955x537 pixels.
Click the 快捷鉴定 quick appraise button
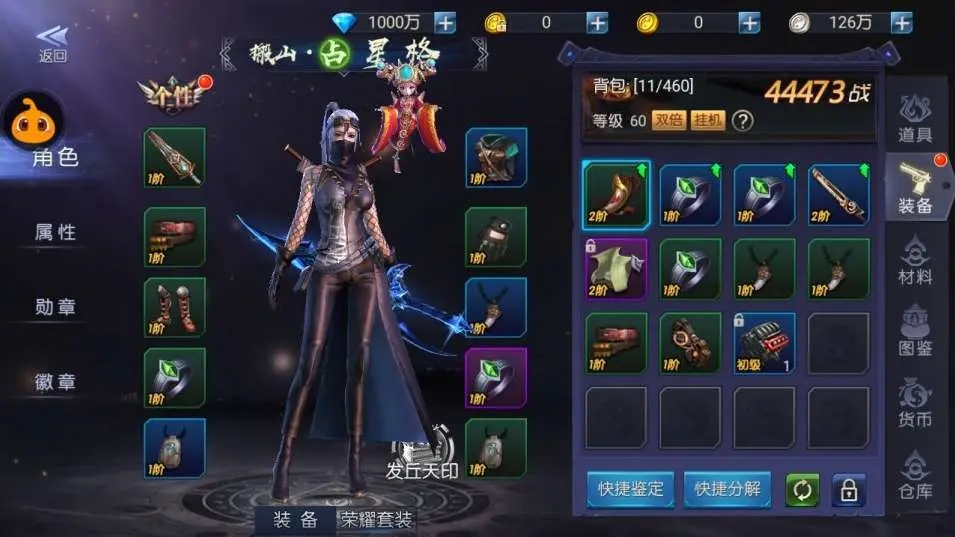(x=630, y=489)
